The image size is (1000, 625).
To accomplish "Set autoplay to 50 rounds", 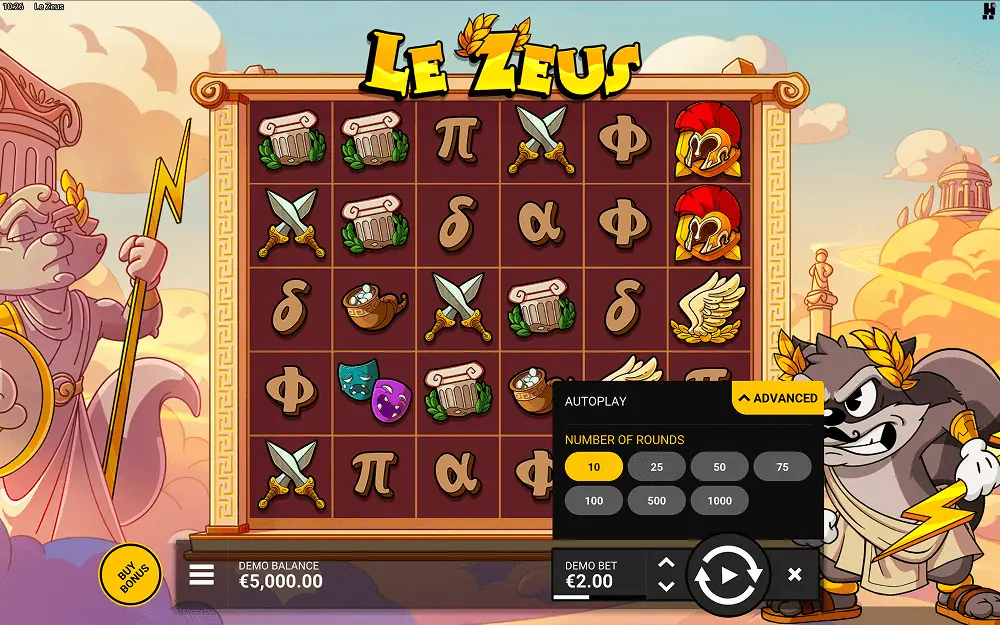I will click(720, 467).
